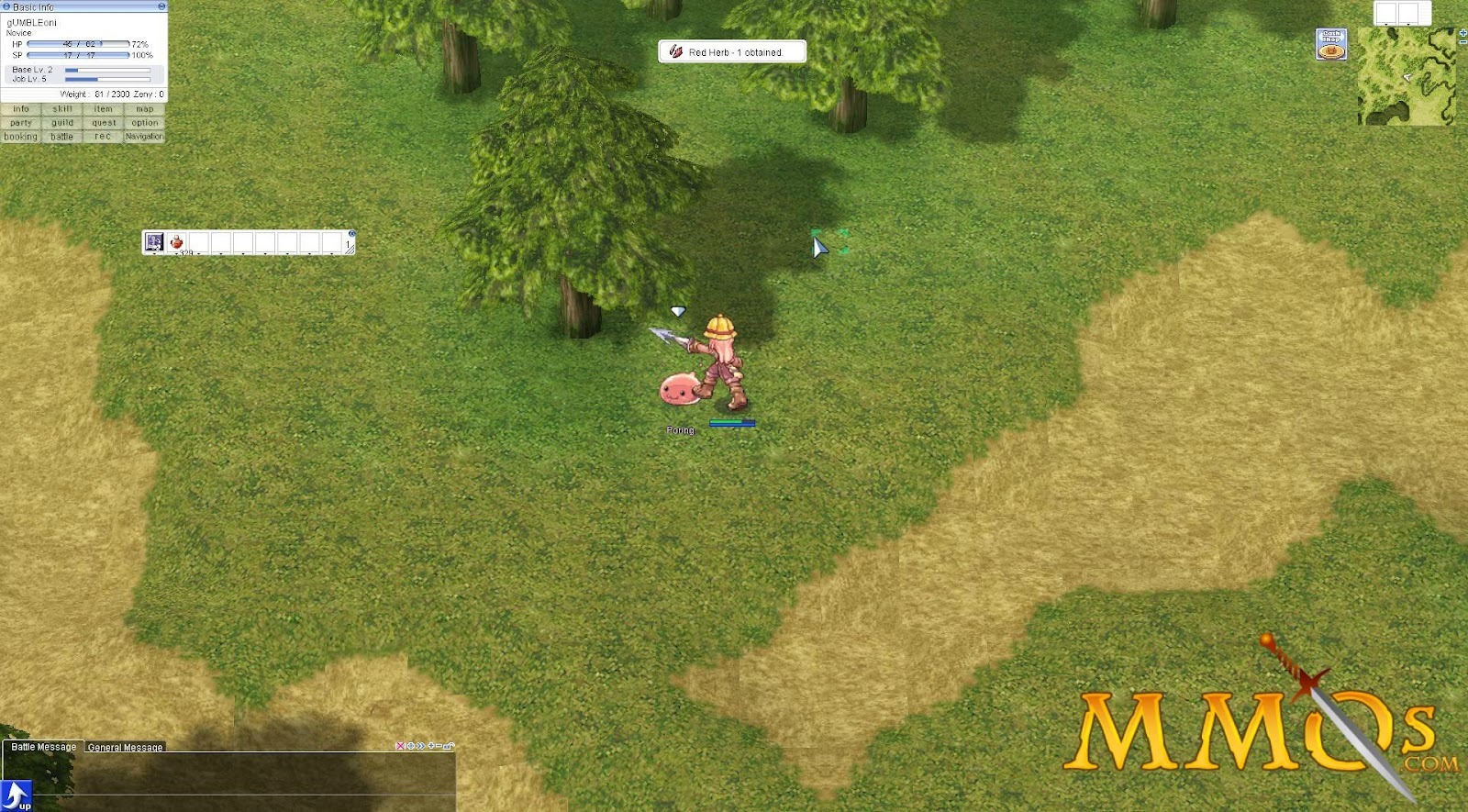Image resolution: width=1468 pixels, height=812 pixels.
Task: Collapse the Basic Info window
Action: [x=161, y=6]
